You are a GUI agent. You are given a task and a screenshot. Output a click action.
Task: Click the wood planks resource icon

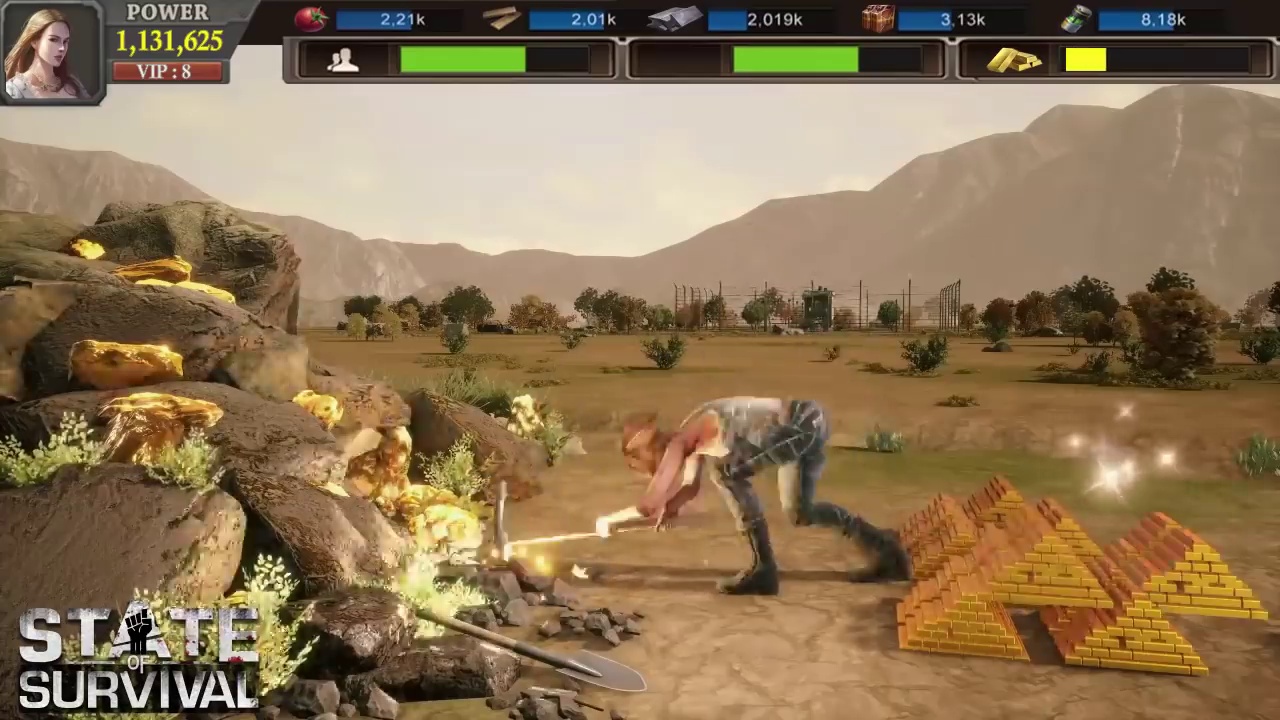click(502, 17)
